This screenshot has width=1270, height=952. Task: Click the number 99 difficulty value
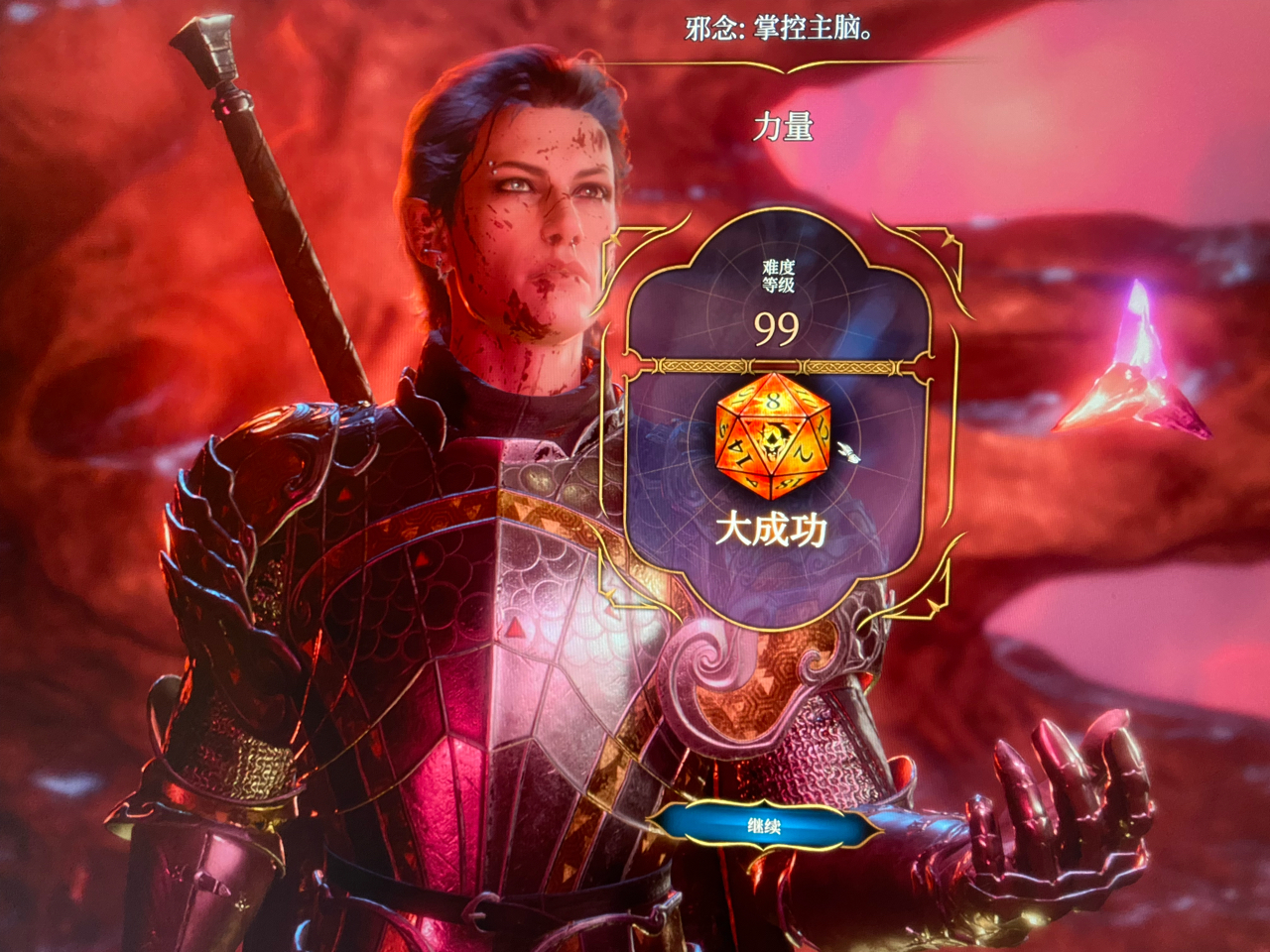click(777, 328)
